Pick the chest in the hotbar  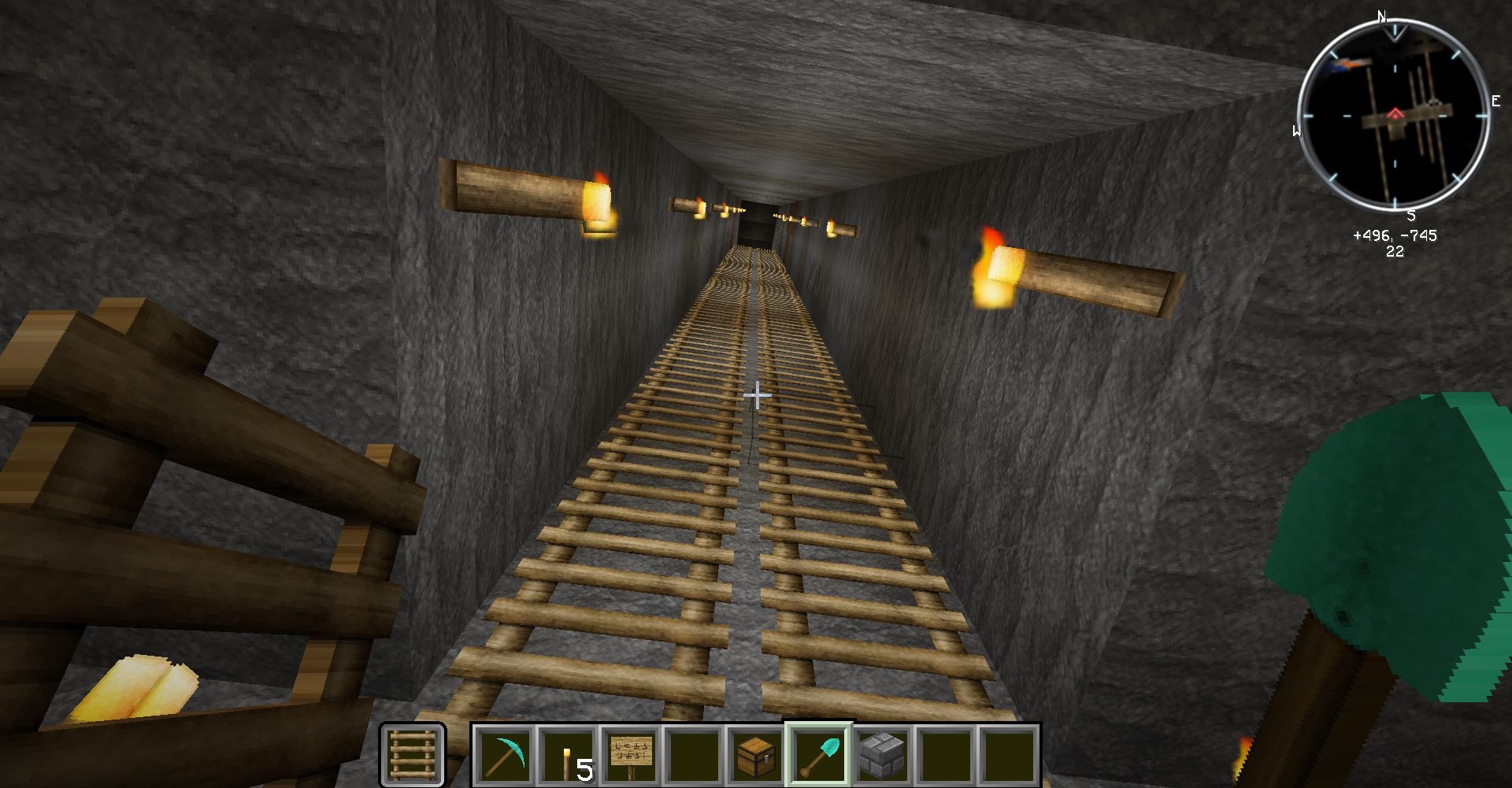tap(757, 755)
